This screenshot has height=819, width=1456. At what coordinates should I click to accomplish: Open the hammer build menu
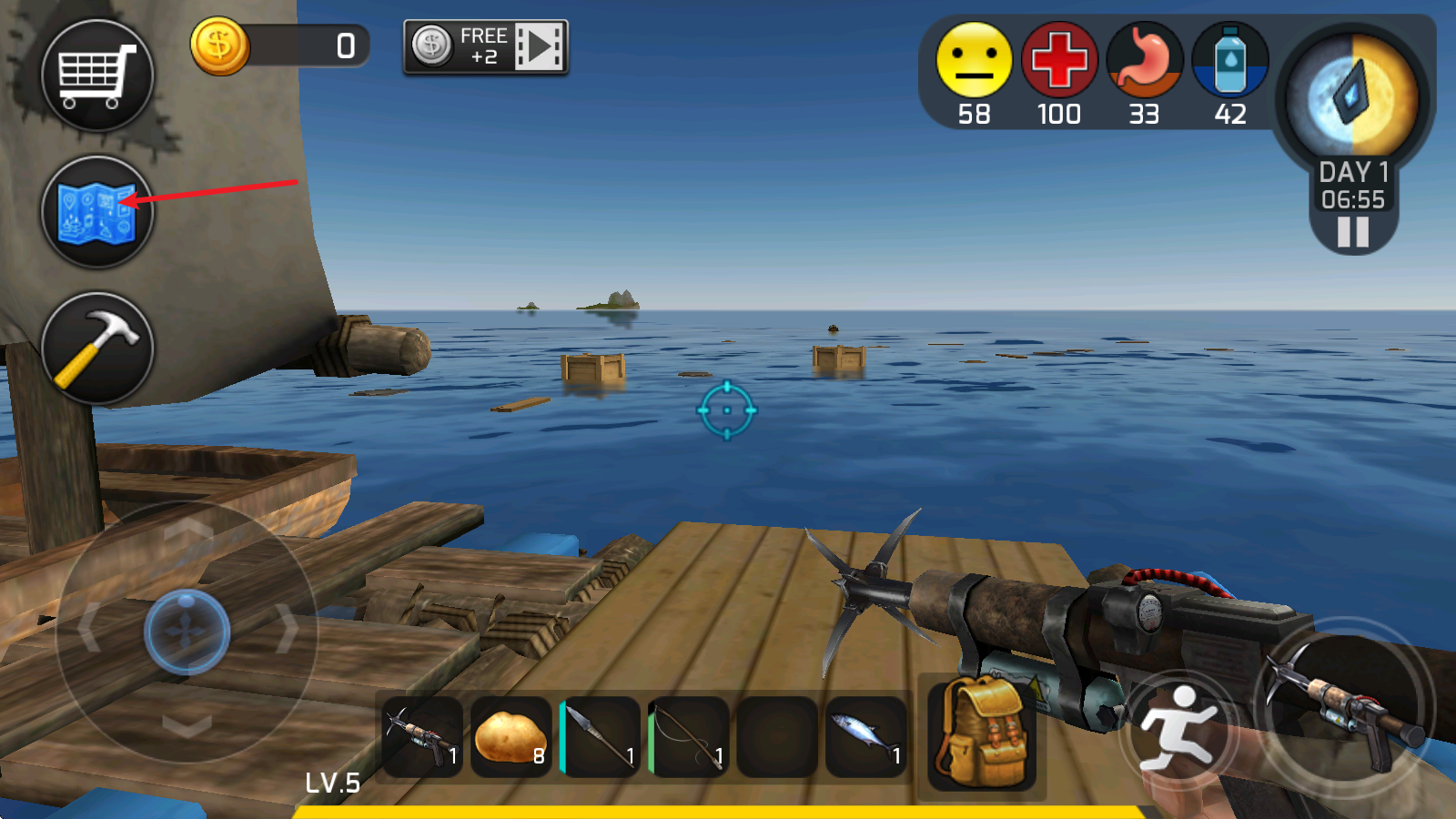(x=97, y=349)
